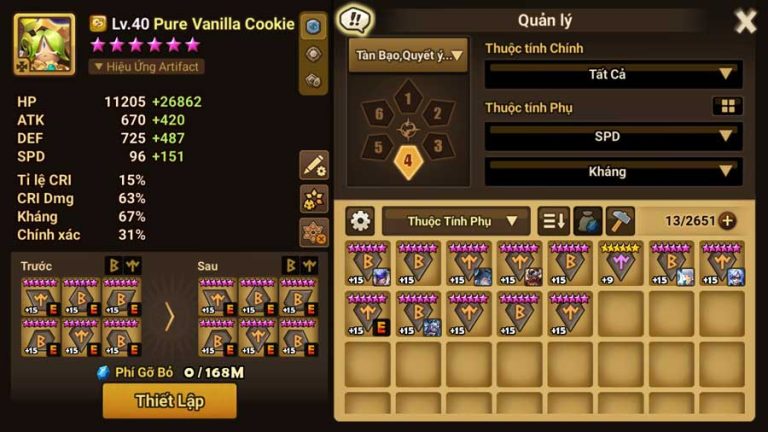Select rune slot 1 on the pentagon
The width and height of the screenshot is (768, 432).
click(407, 99)
